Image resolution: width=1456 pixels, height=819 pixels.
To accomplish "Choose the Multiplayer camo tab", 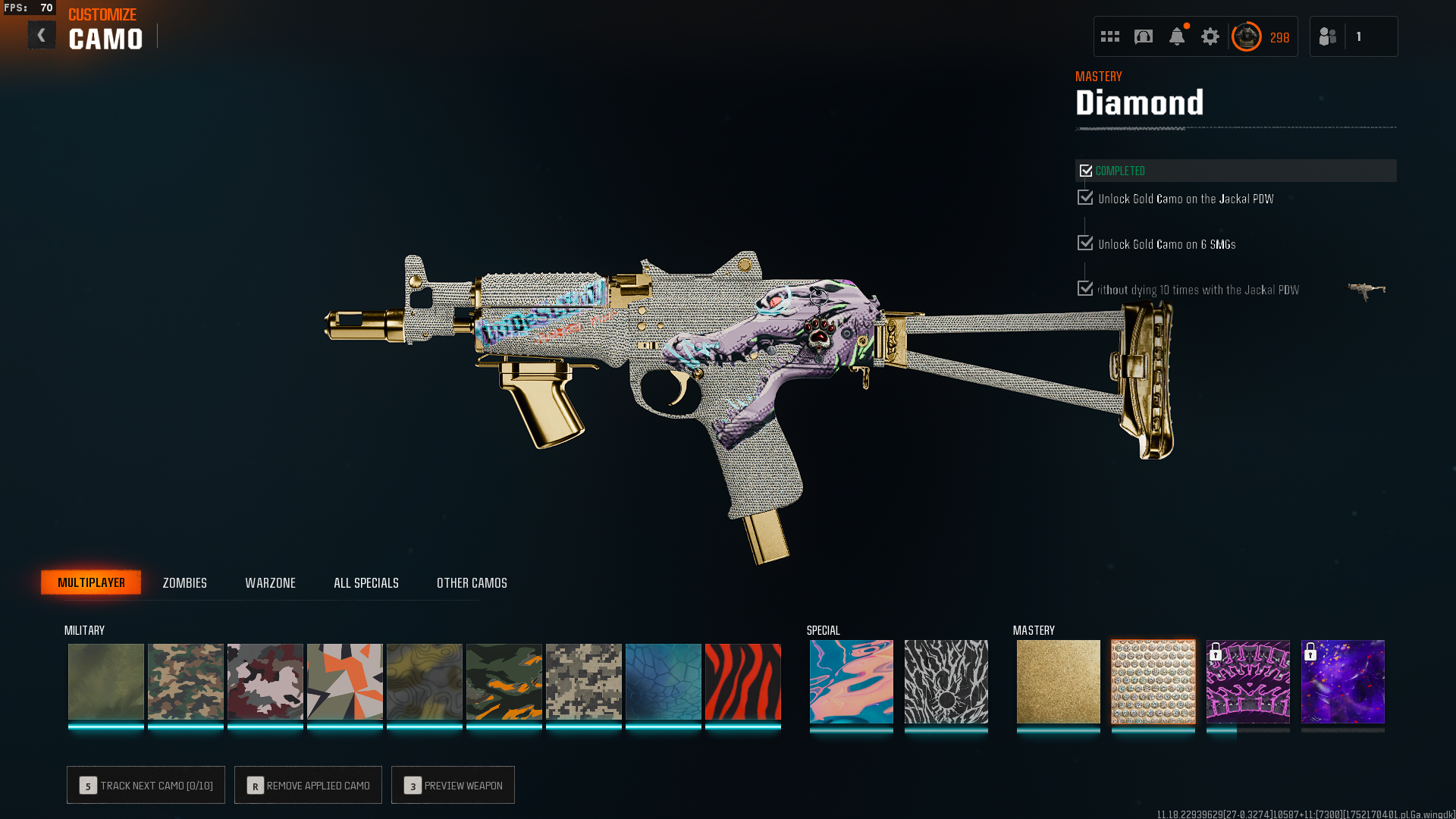I will click(x=91, y=582).
